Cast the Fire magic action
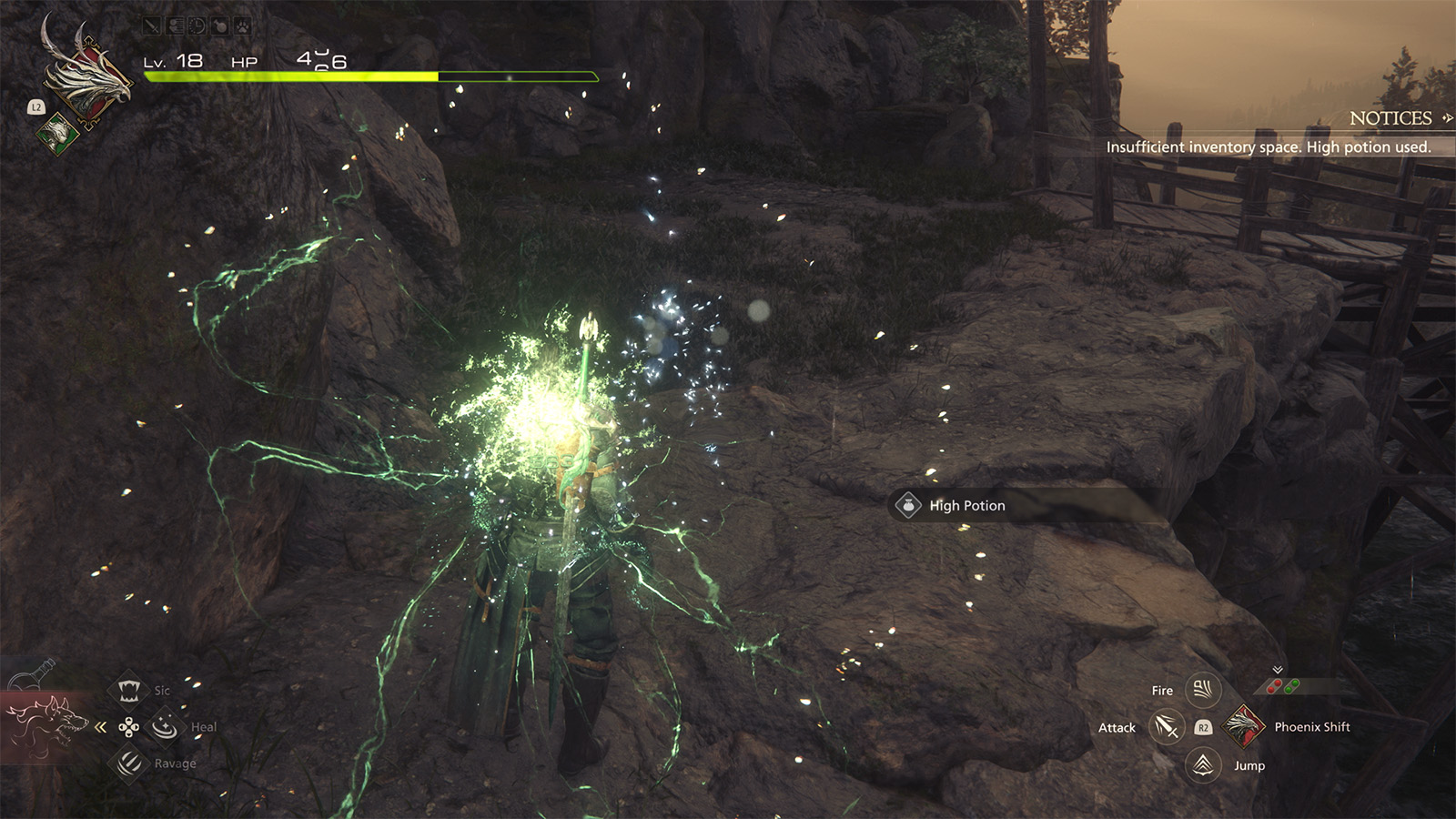 point(1202,690)
